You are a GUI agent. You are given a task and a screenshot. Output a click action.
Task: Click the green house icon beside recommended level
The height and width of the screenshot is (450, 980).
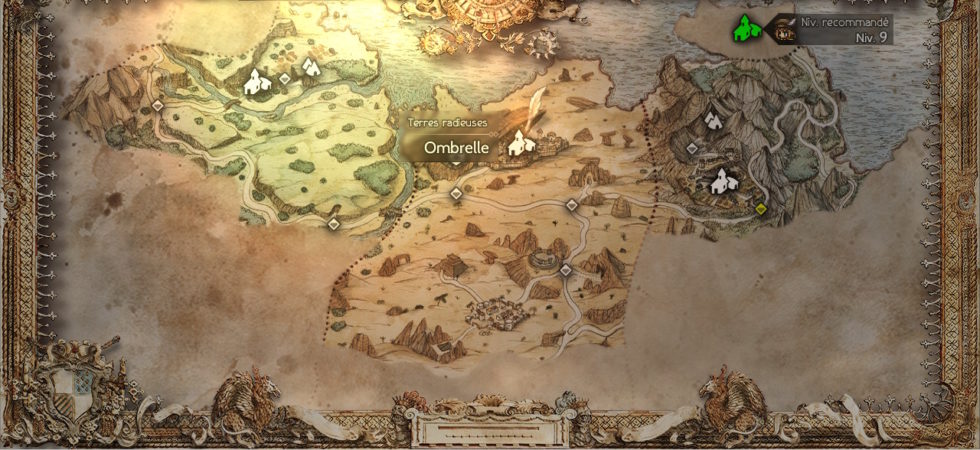(x=744, y=29)
